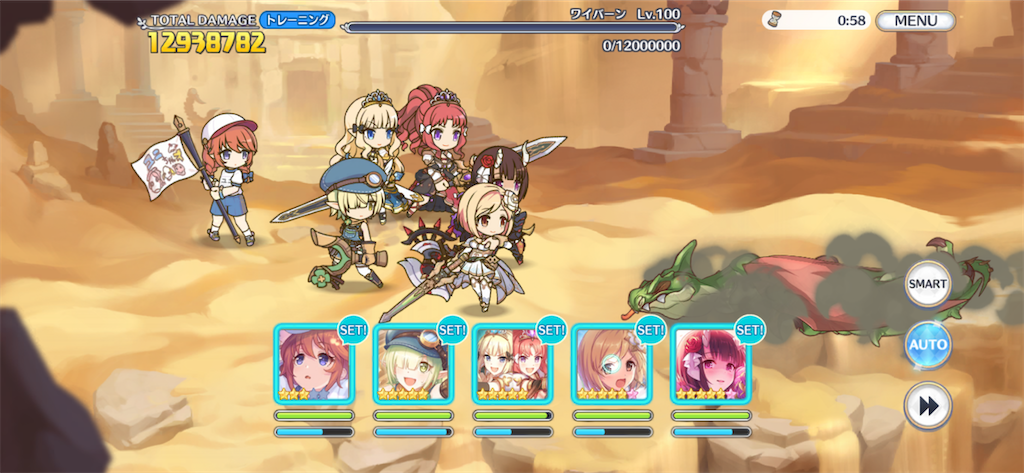Activate the eyepatch girl's skill card
Viewport: 1024px width, 473px height.
click(x=611, y=364)
